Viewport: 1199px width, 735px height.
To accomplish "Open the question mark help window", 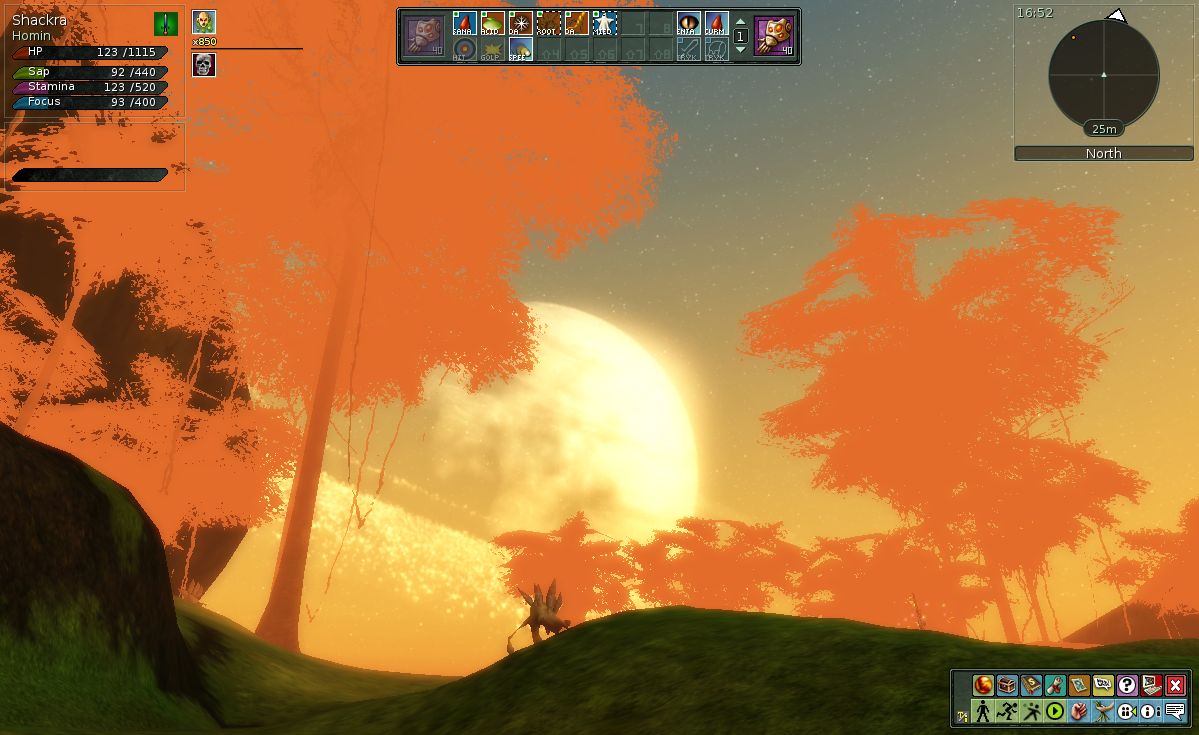I will (x=1127, y=686).
